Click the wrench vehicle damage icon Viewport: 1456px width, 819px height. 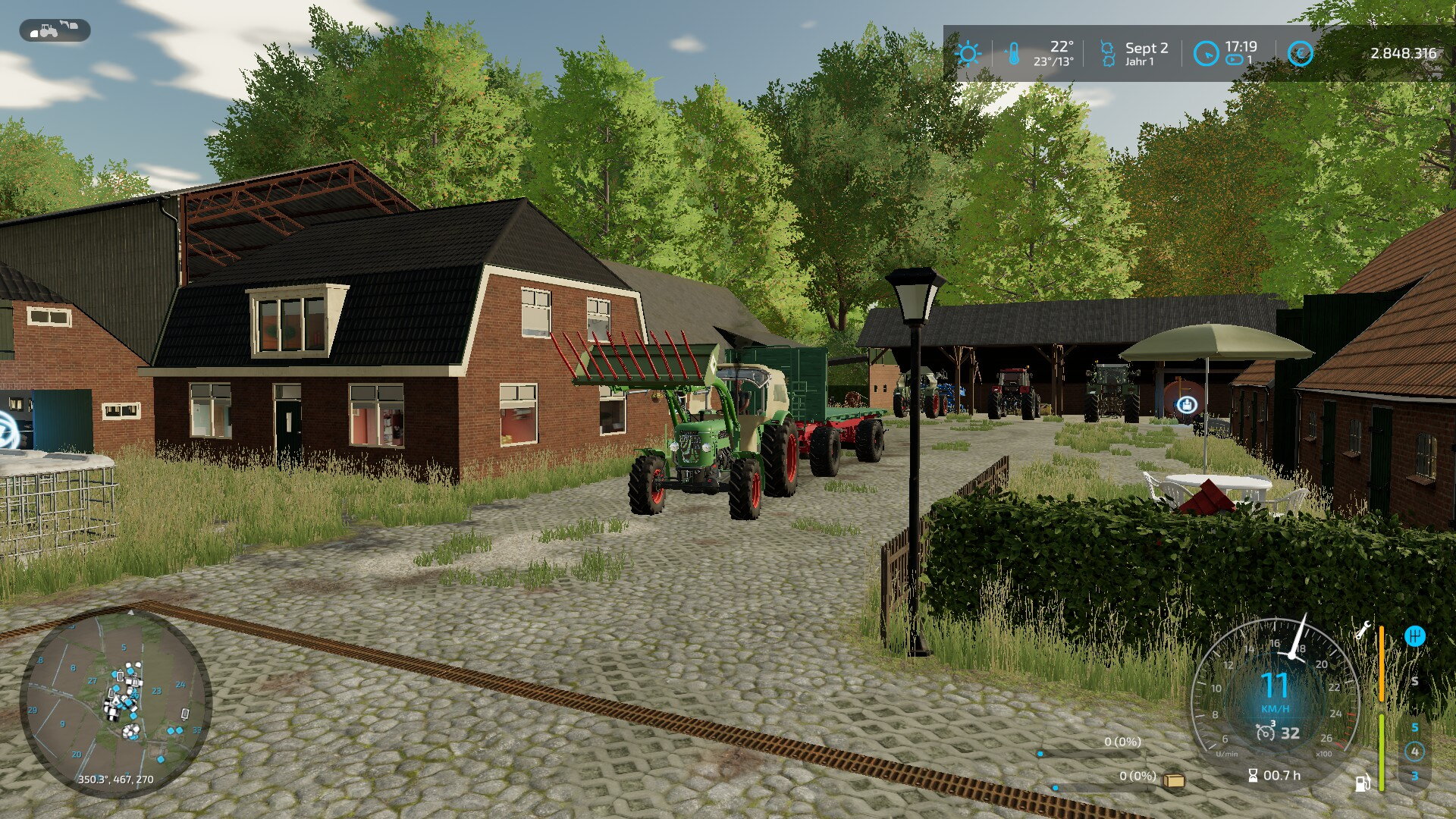pyautogui.click(x=1362, y=629)
